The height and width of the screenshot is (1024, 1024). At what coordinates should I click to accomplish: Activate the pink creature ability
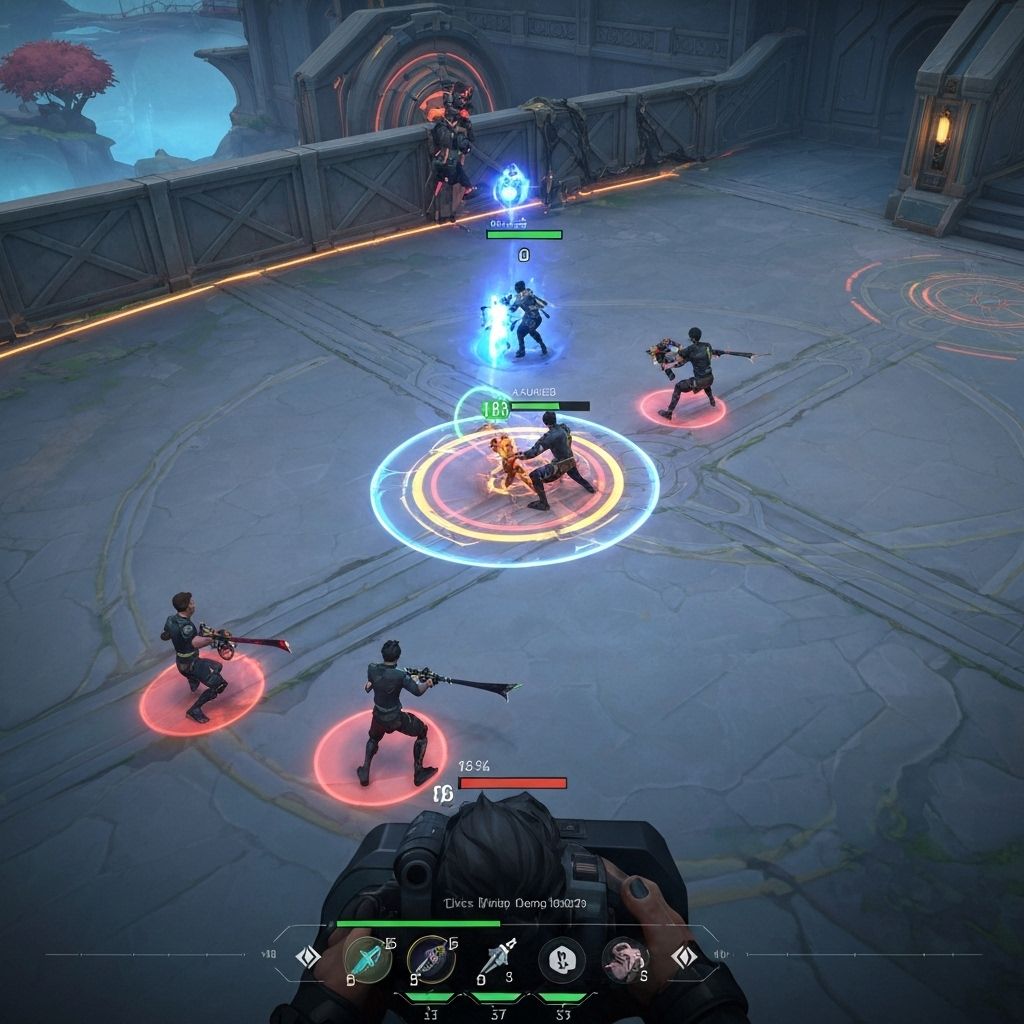(x=626, y=960)
